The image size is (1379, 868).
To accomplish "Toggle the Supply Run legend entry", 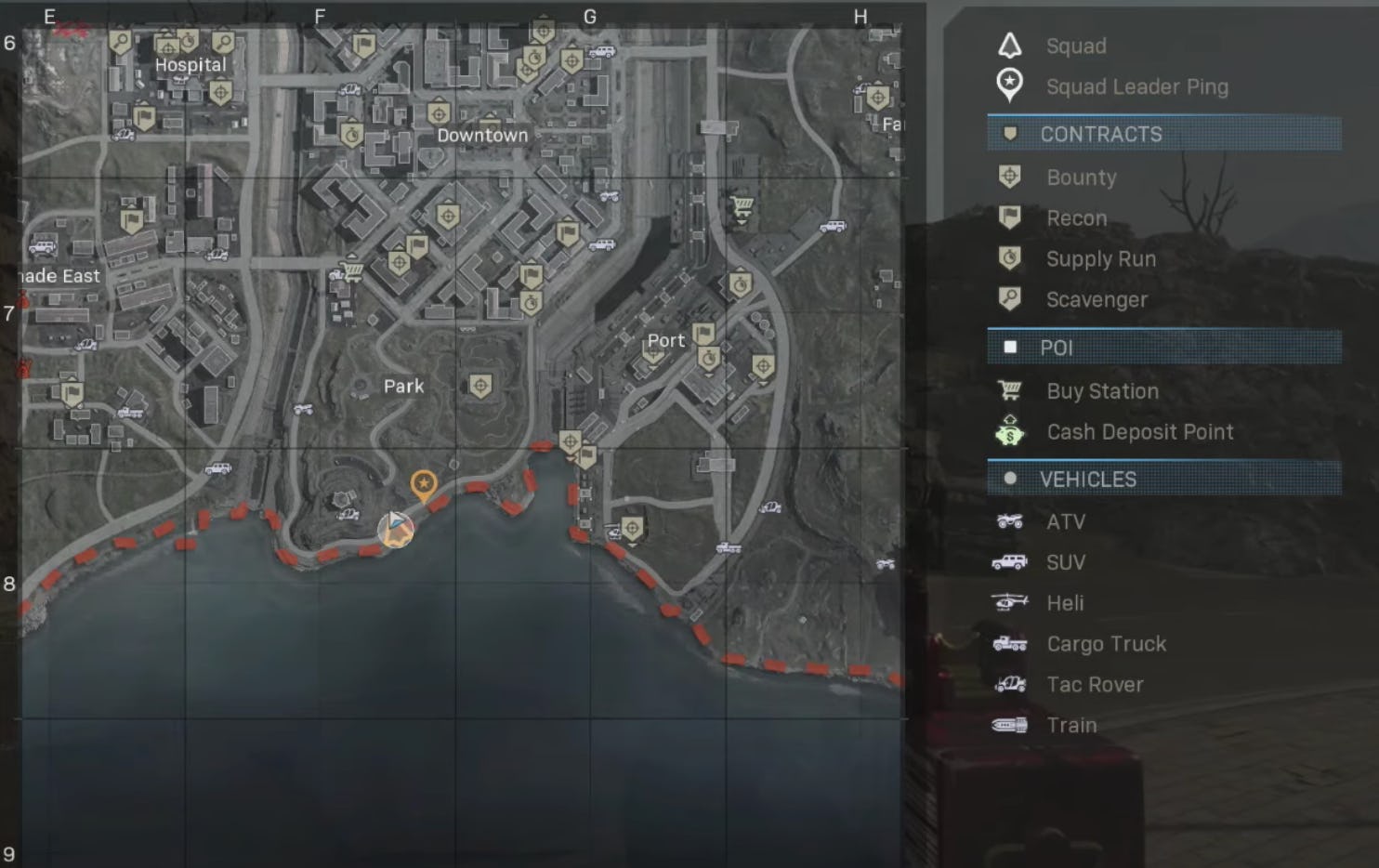I will tap(1100, 258).
